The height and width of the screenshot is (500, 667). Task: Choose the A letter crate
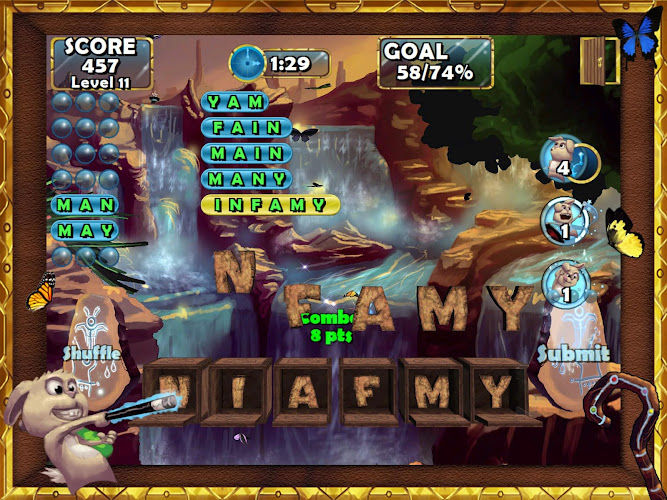(302, 391)
